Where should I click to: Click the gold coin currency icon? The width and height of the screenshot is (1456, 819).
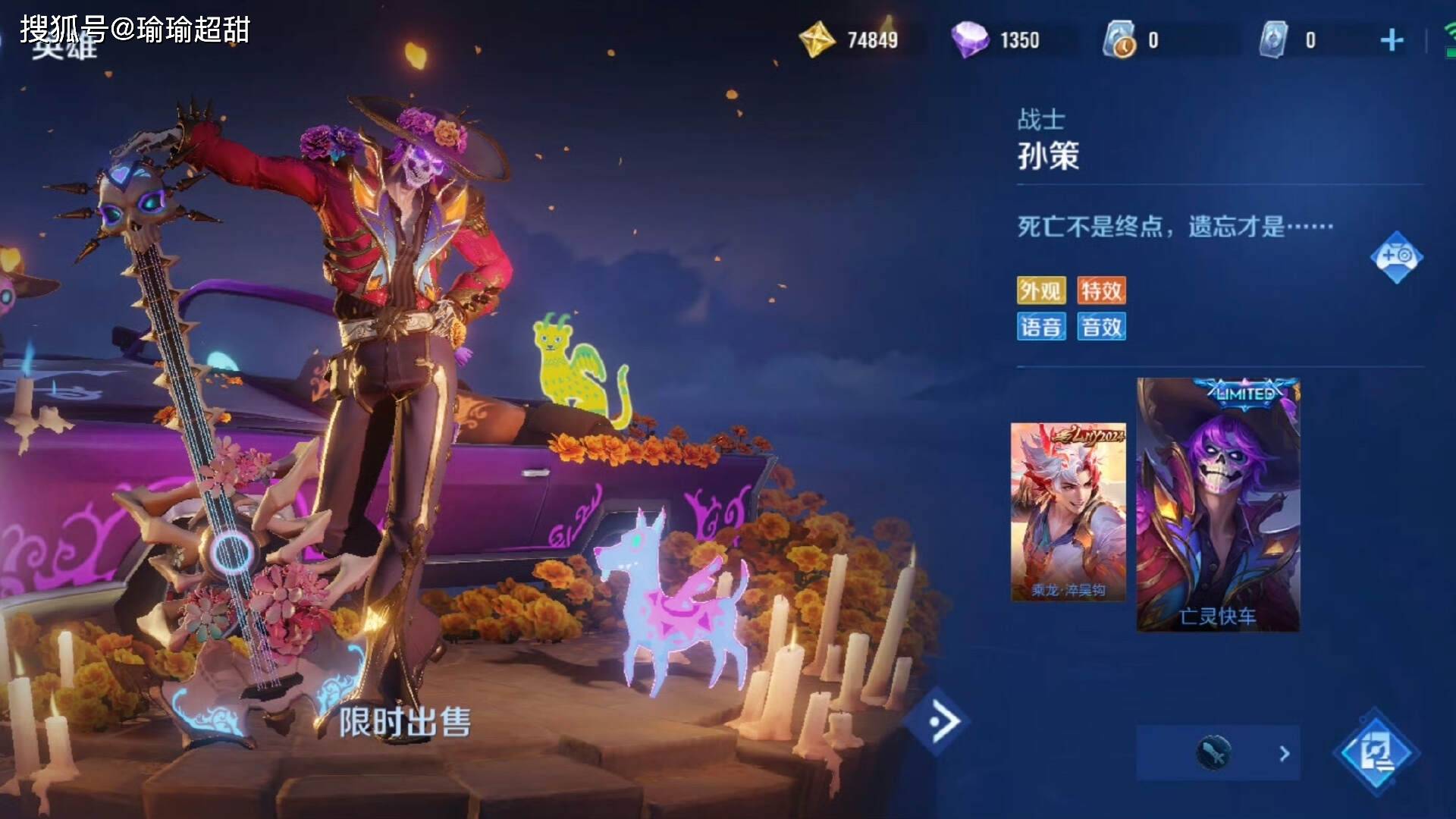(x=817, y=39)
